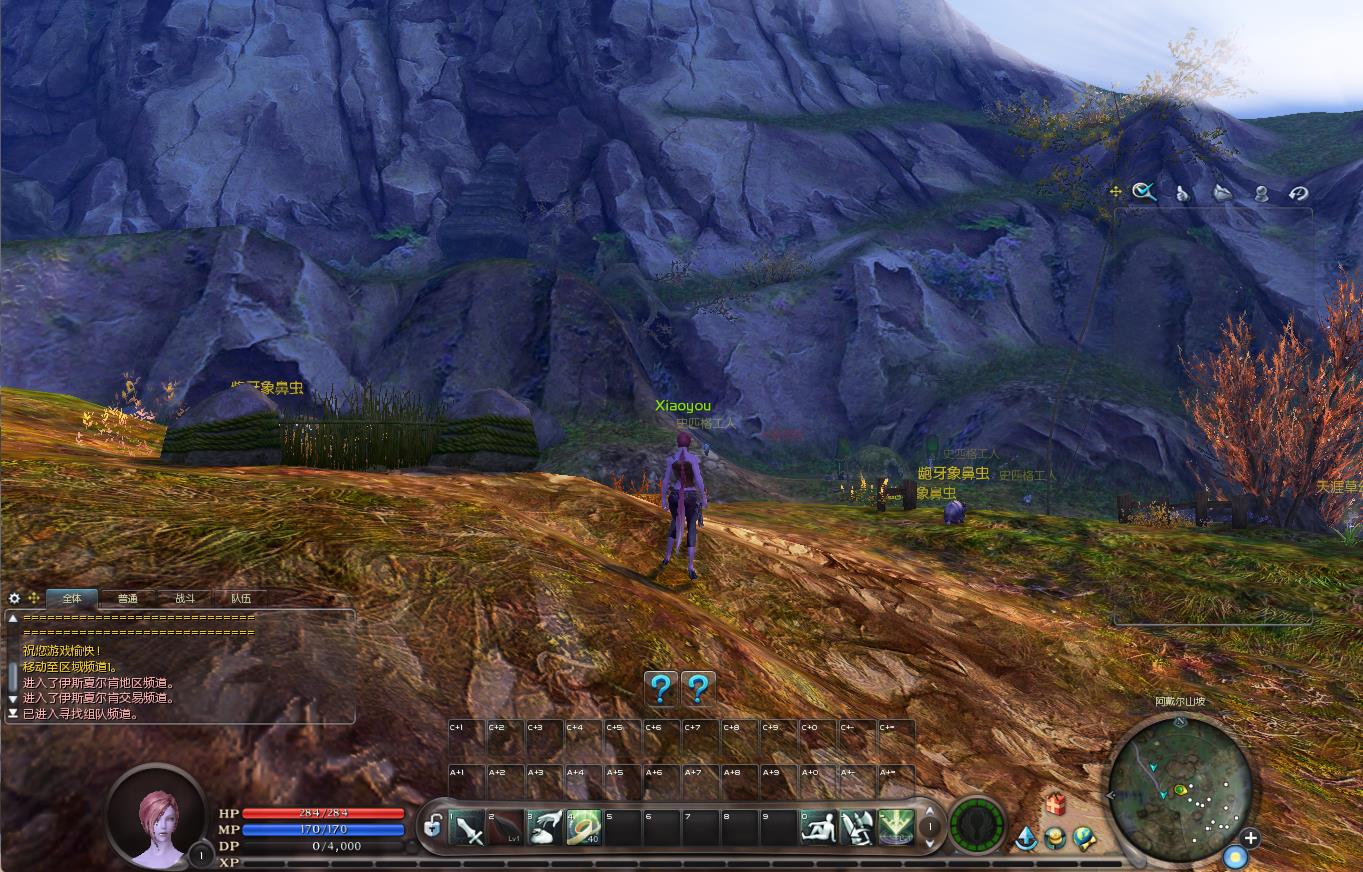Trigger the gathering hand skill in slot 3

click(x=544, y=828)
